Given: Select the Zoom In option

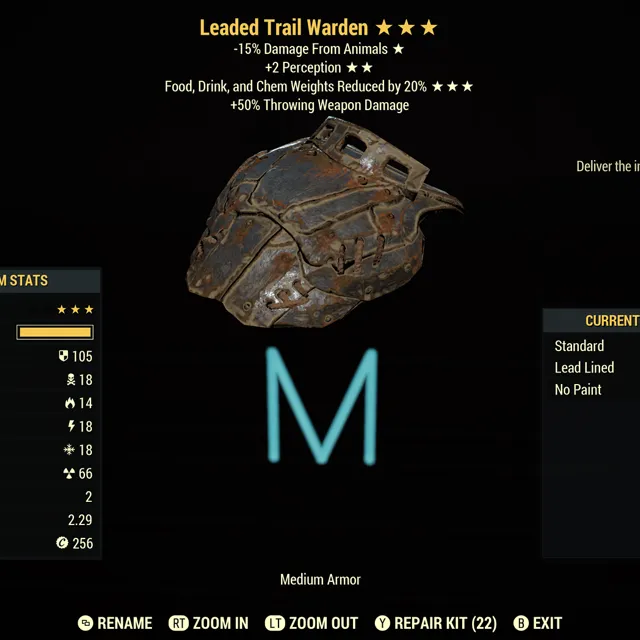Looking at the screenshot, I should (x=209, y=623).
